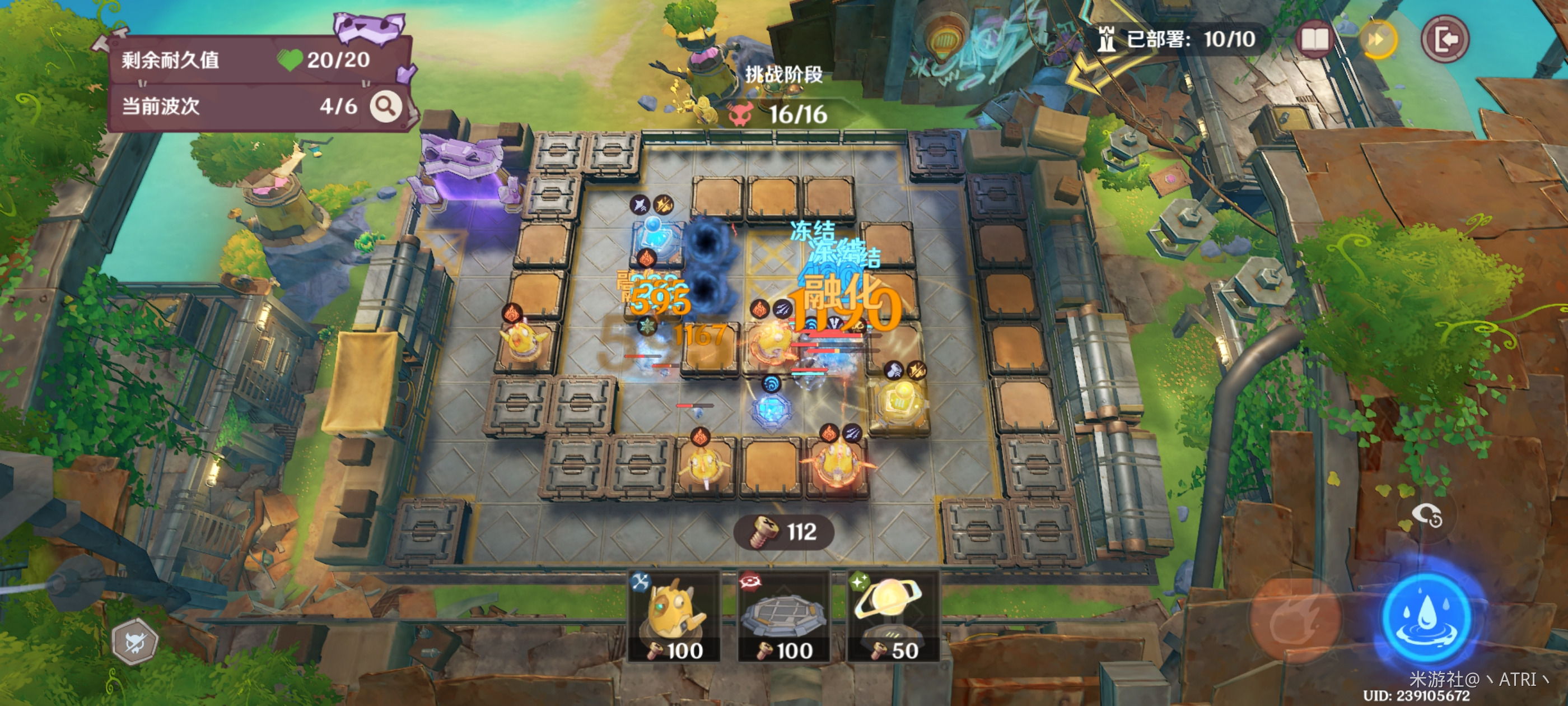Click the hexagonal crossed-swords icon

point(135,642)
